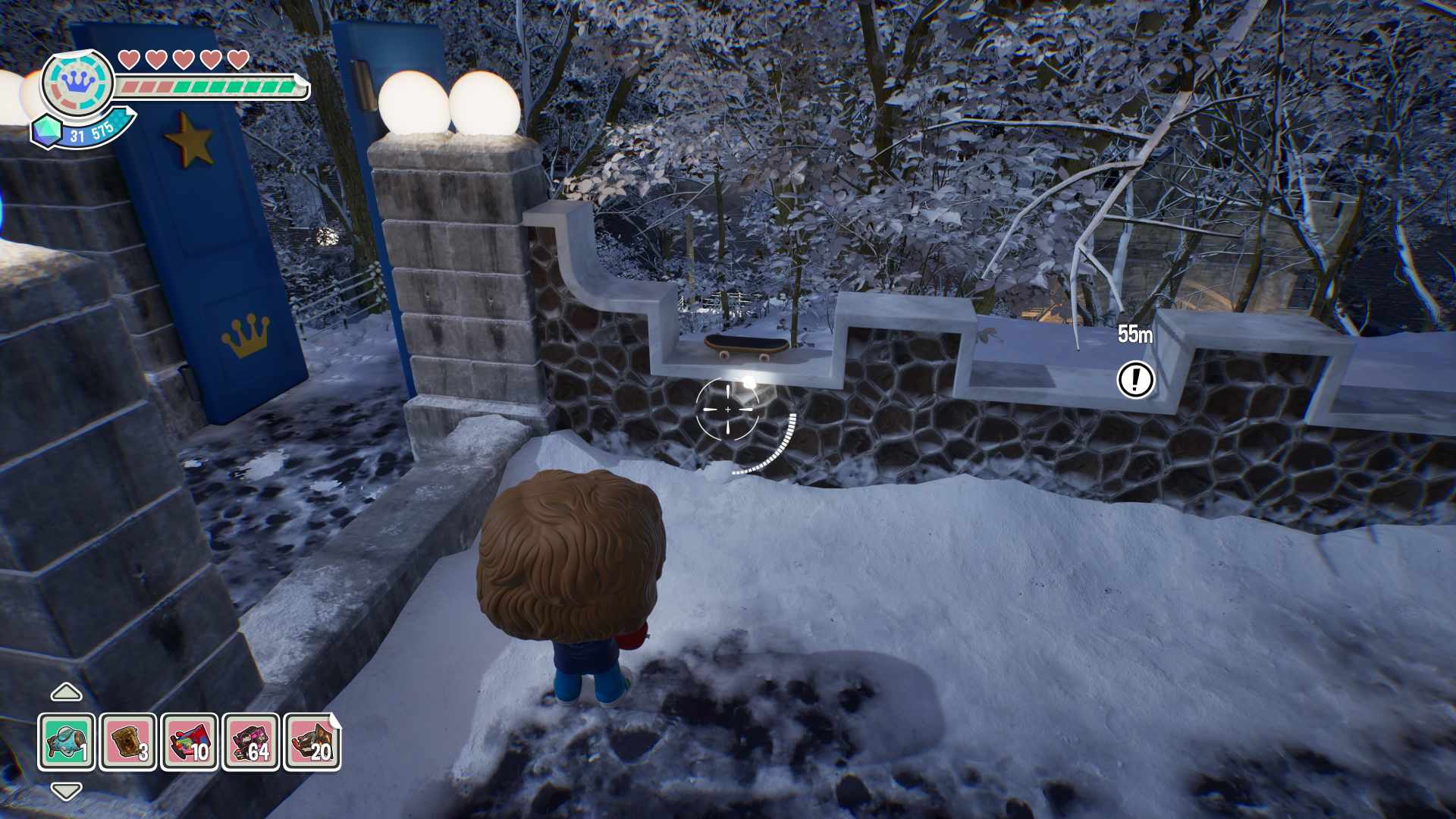Select the blue water blaster hotbar slot
Screen dimensions: 1456x819
(x=67, y=742)
